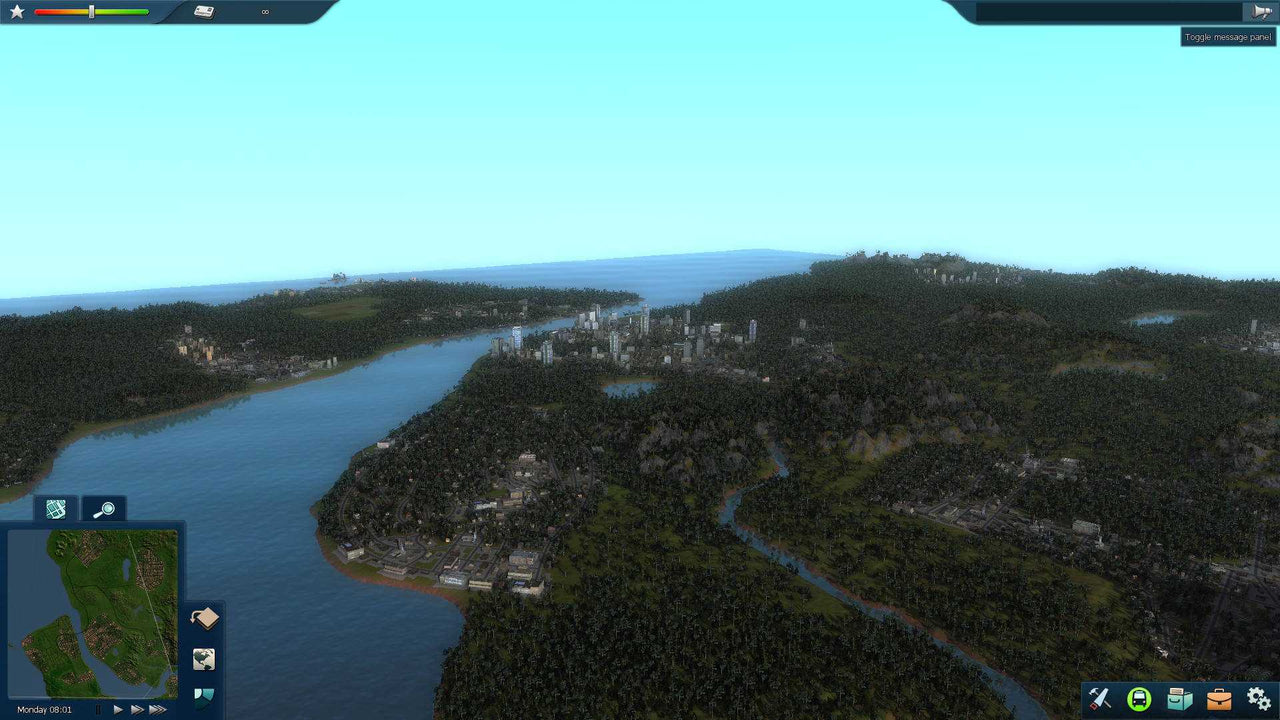Switch to the magnifier zoom tab above minimap

[x=104, y=509]
